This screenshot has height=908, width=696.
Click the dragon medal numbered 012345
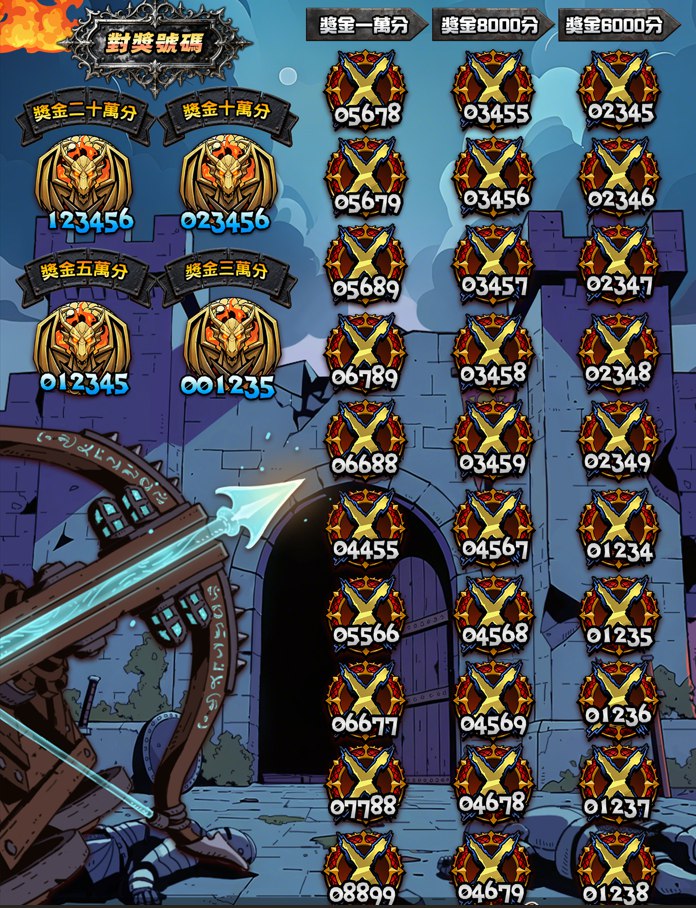84,343
